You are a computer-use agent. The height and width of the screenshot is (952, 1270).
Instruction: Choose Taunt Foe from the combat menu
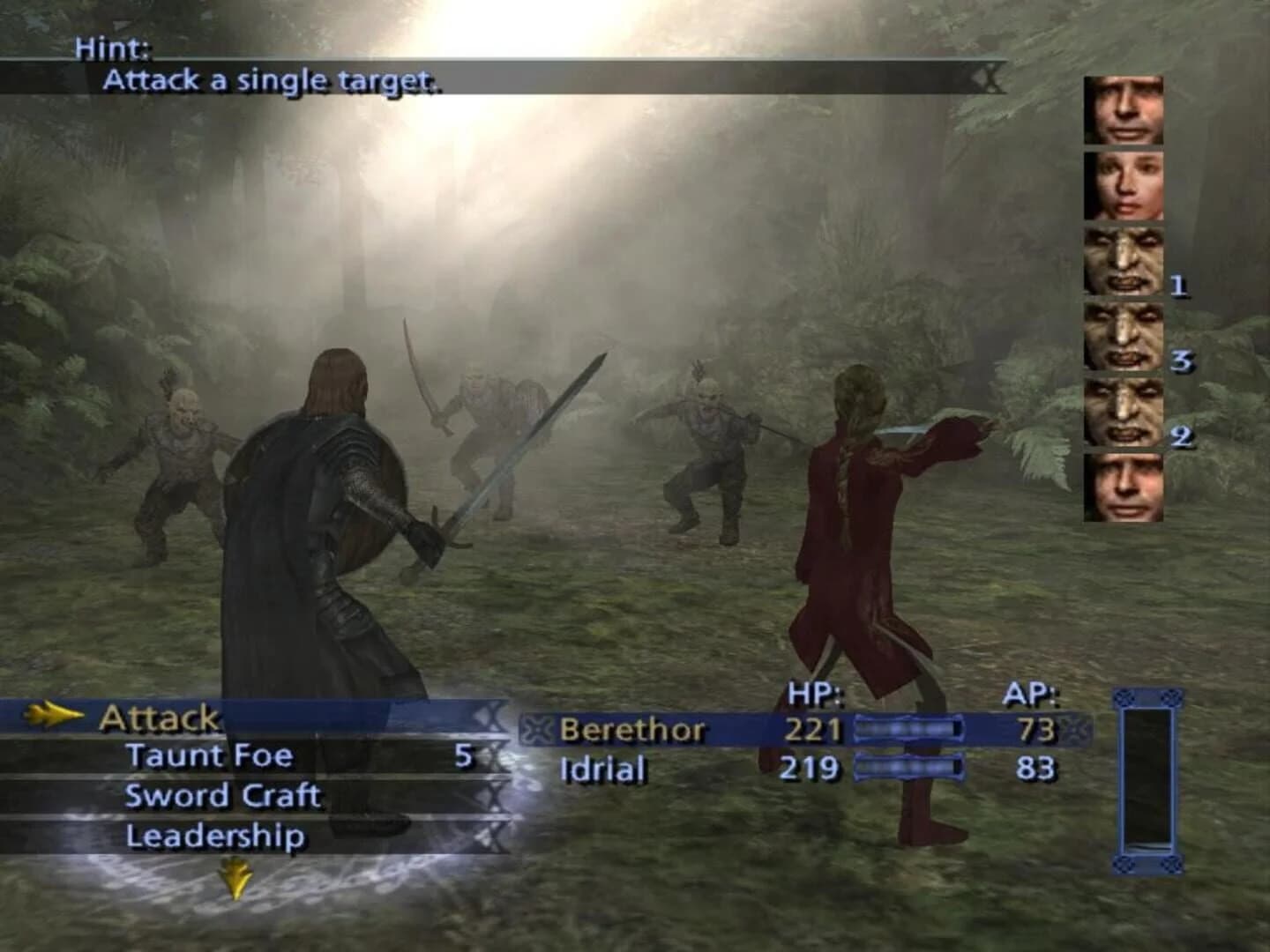click(x=212, y=756)
